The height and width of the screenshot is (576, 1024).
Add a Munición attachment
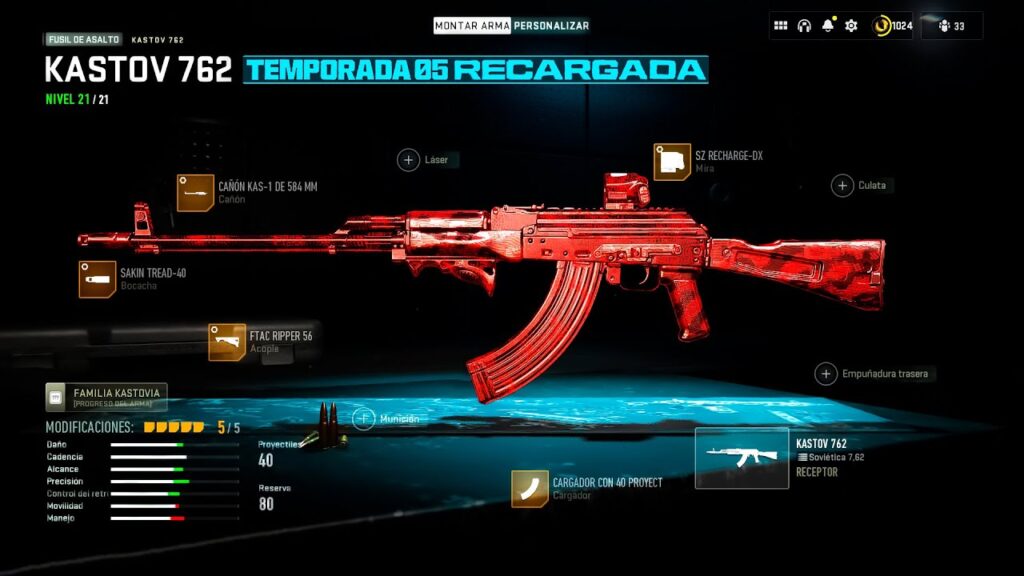[x=364, y=419]
